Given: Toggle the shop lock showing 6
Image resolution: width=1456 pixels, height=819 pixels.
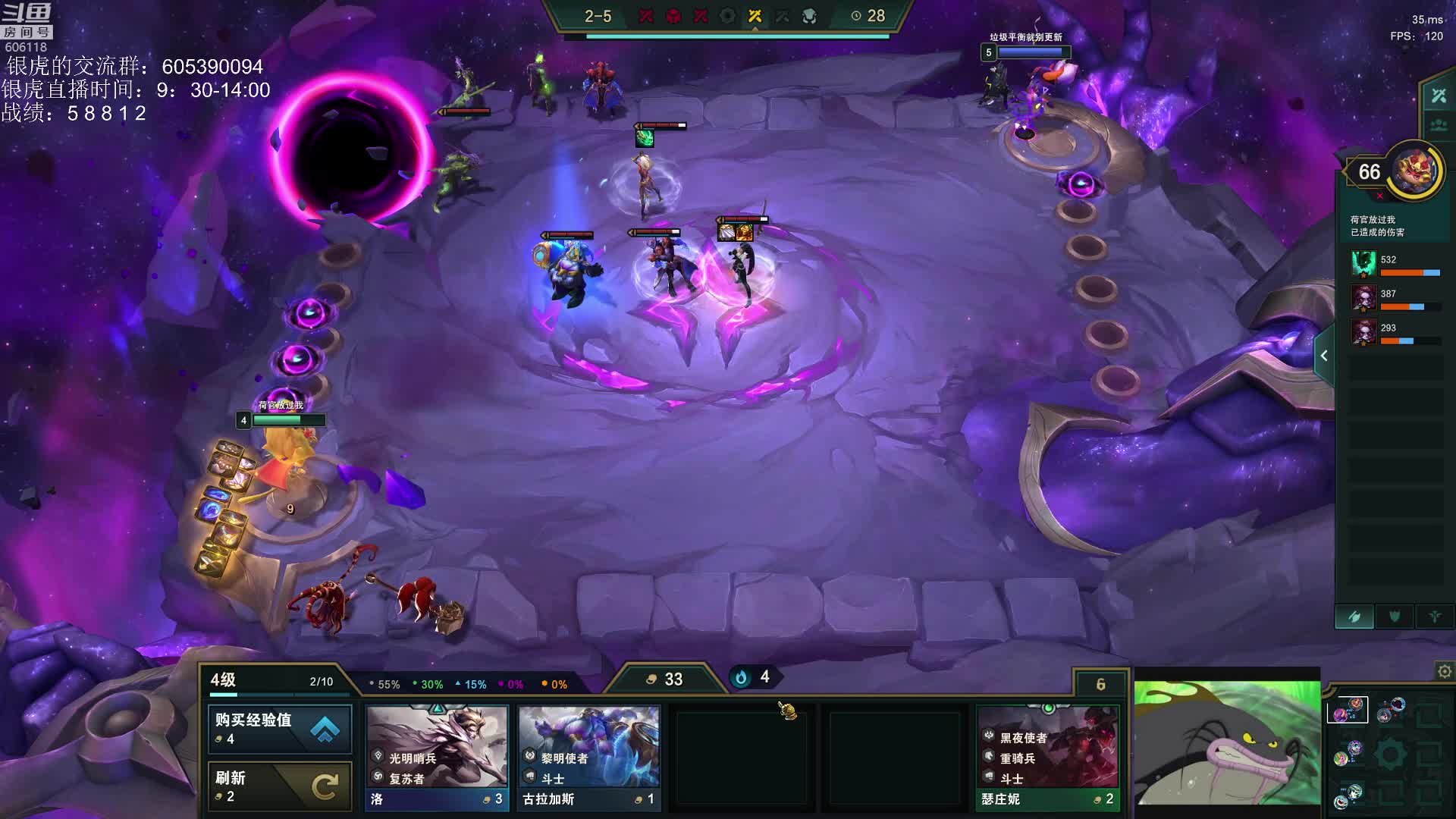Looking at the screenshot, I should click(x=1100, y=684).
